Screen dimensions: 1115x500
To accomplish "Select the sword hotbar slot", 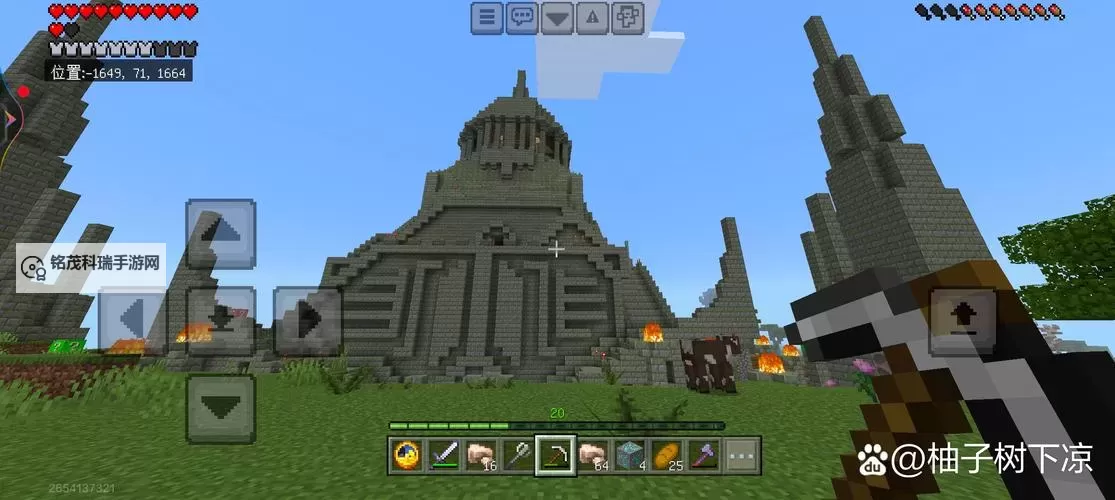I will click(x=443, y=455).
